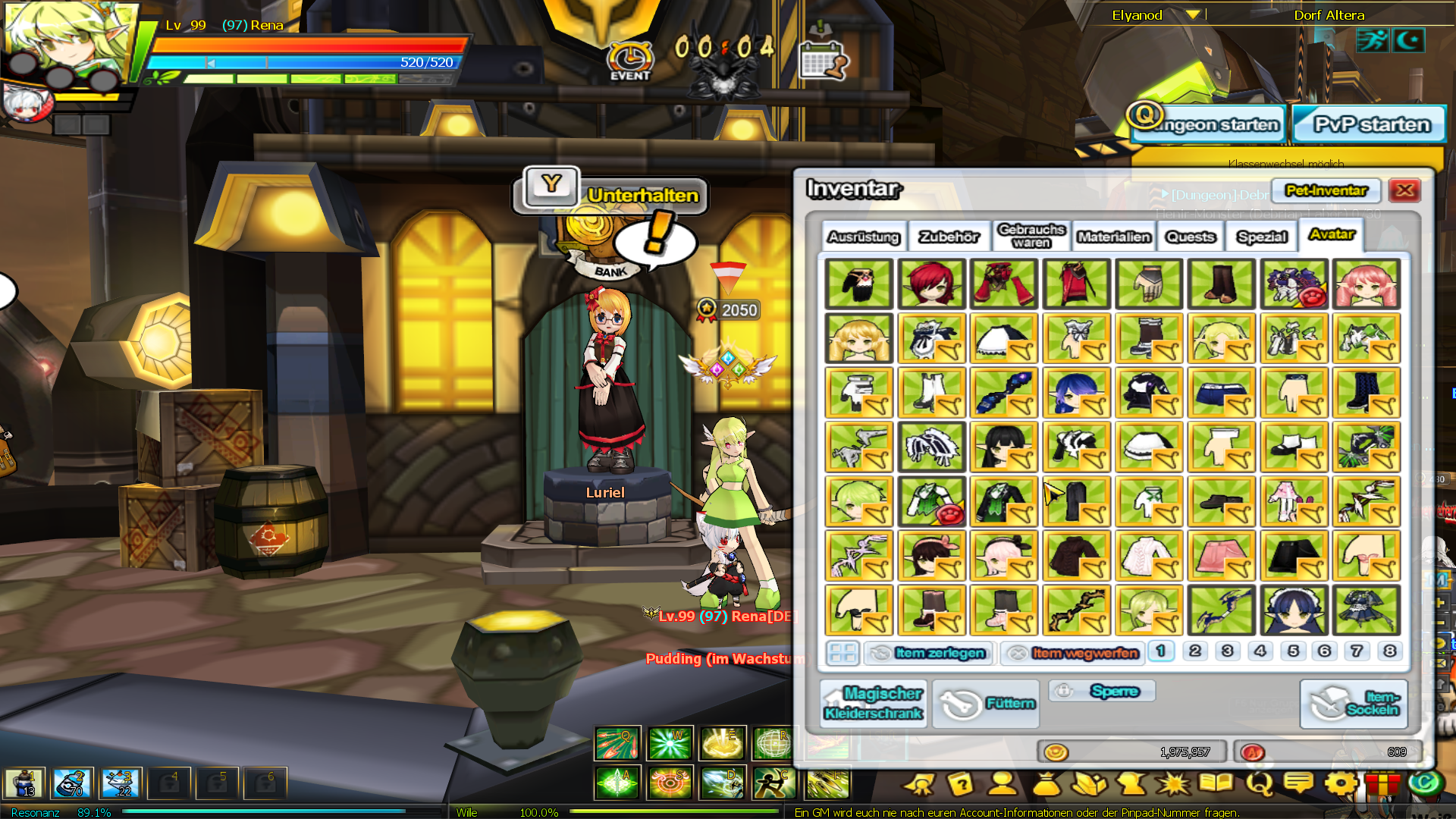Toggle the Sperre lock button

(1103, 691)
